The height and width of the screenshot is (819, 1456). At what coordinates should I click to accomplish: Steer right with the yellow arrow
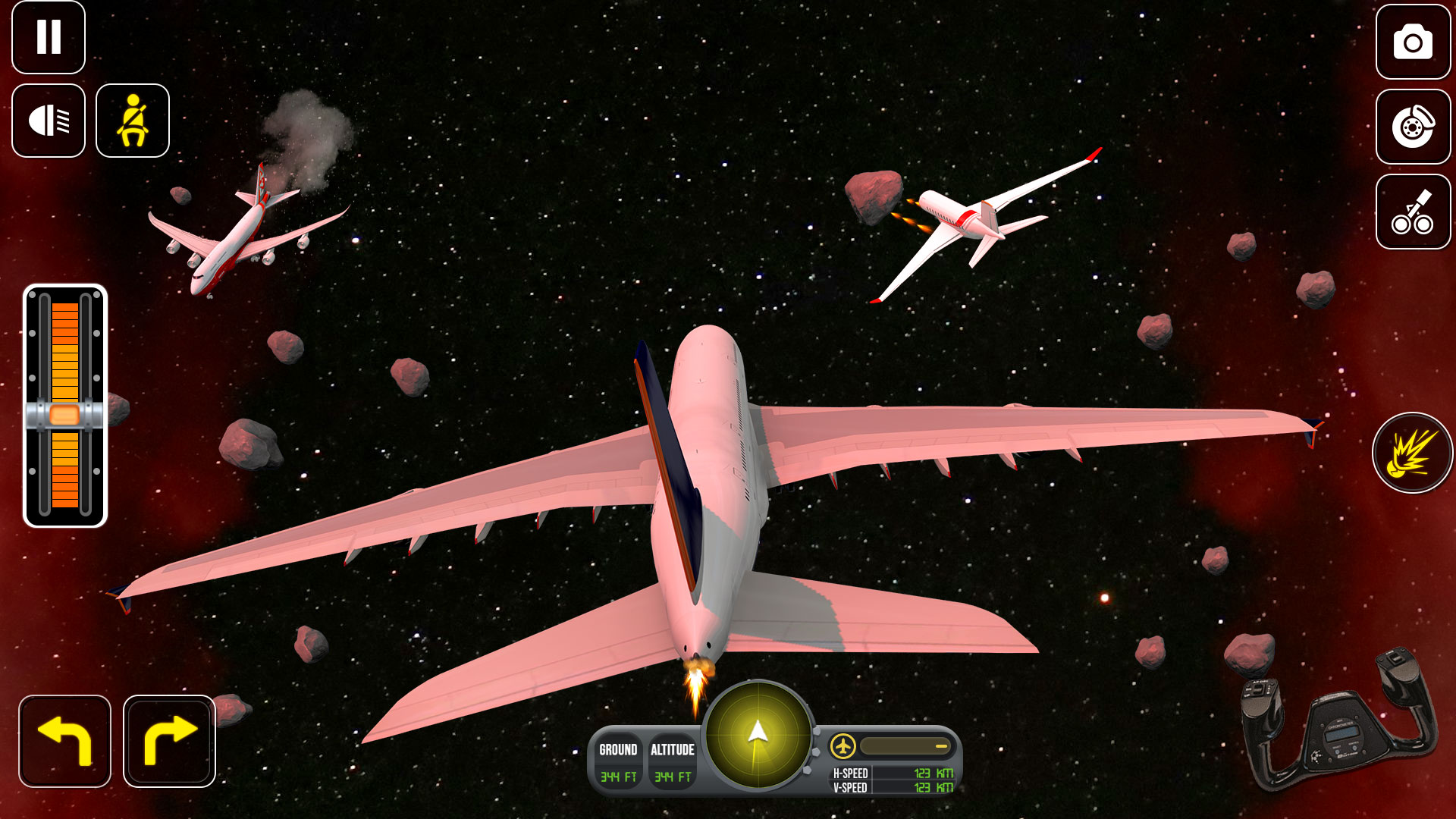pos(169,741)
